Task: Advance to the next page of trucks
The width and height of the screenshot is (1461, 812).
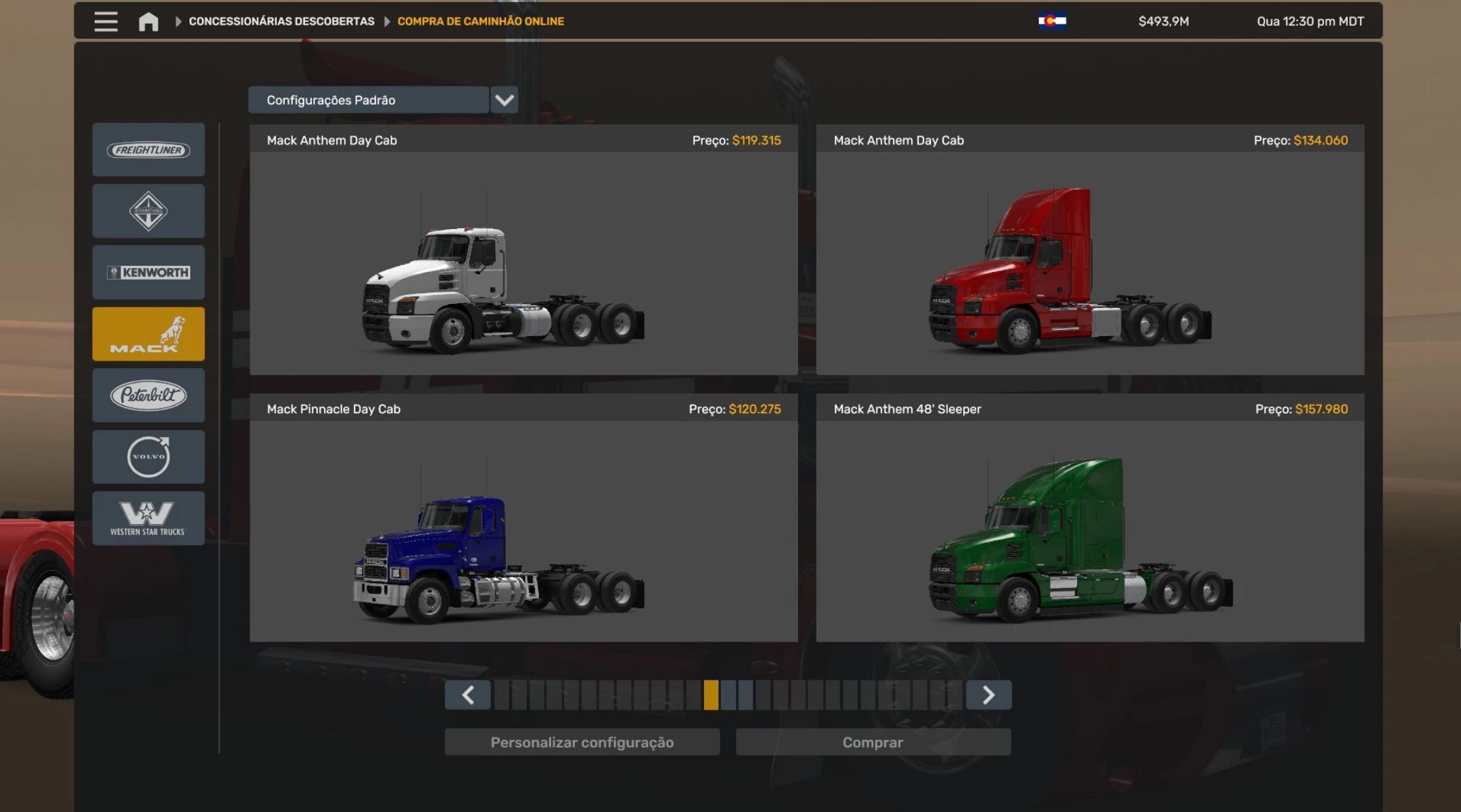Action: point(988,695)
